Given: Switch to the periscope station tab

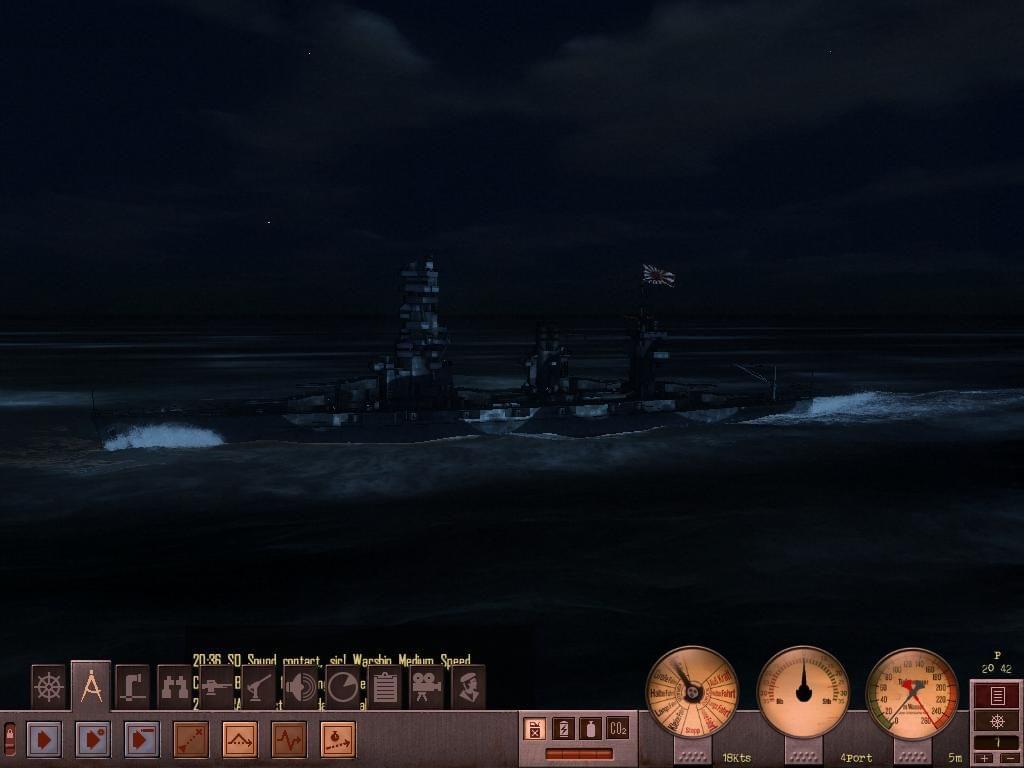Looking at the screenshot, I should click(132, 687).
